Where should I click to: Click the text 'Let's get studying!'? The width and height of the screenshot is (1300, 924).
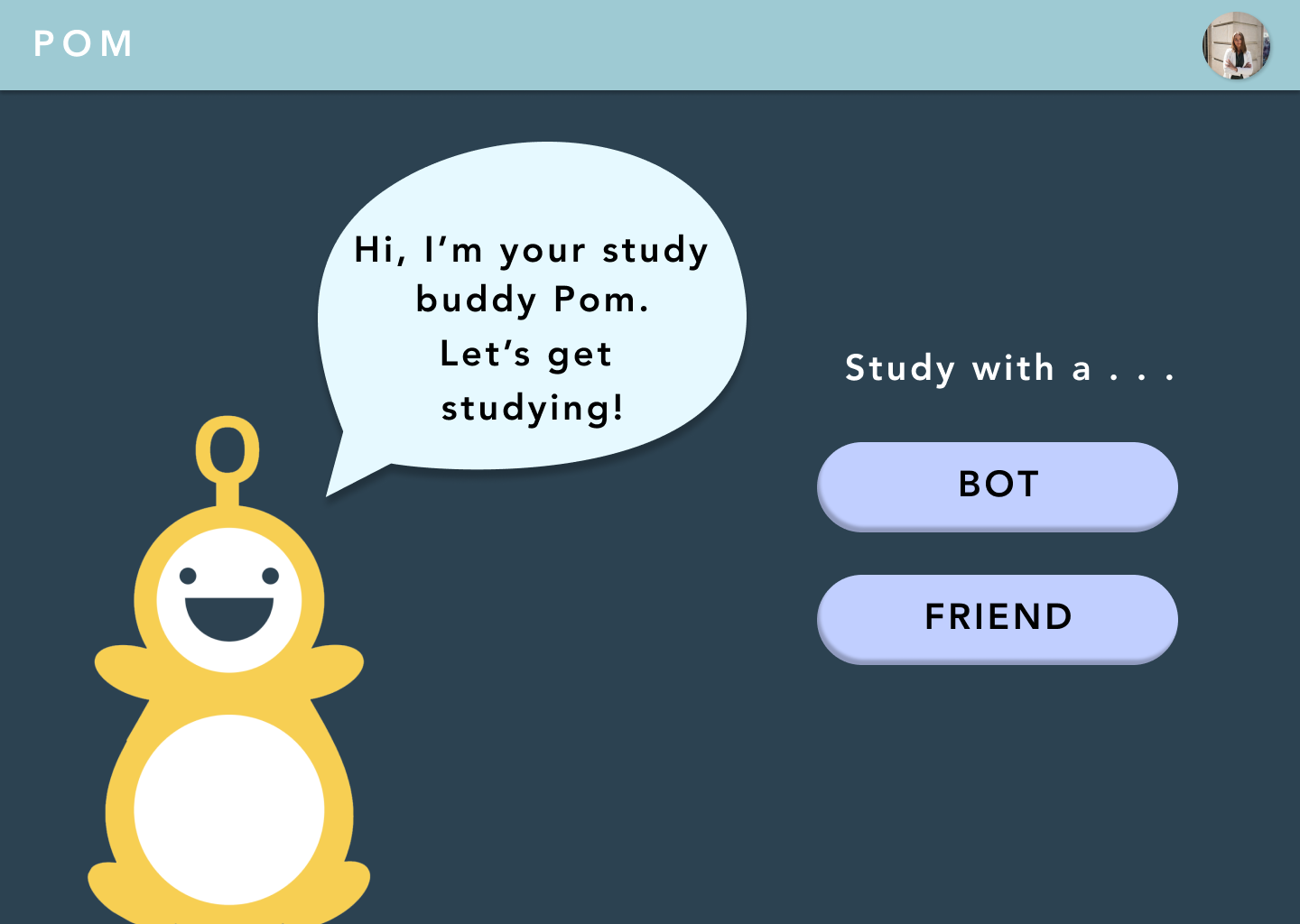[528, 381]
